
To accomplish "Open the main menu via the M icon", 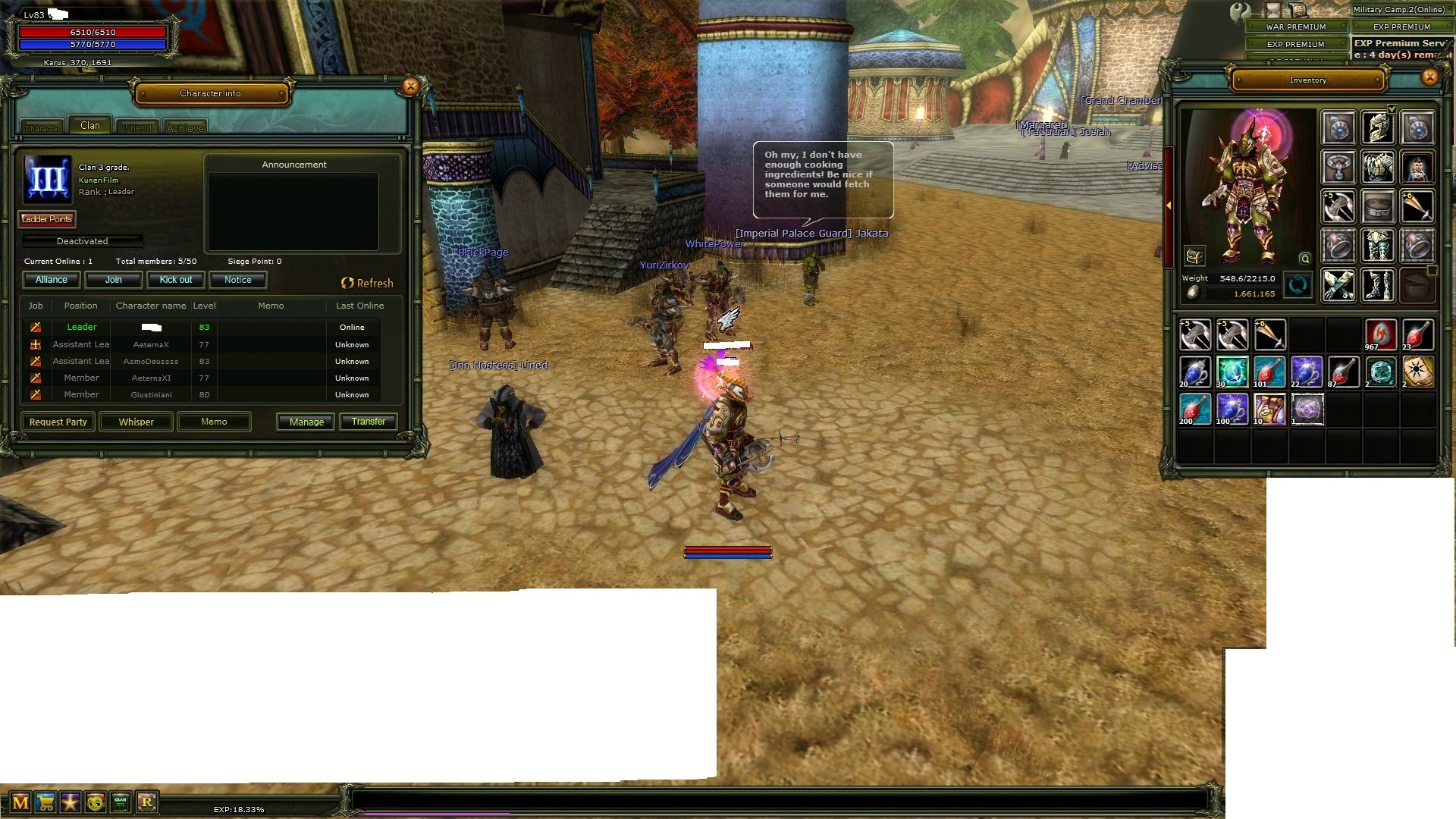I will [x=20, y=802].
